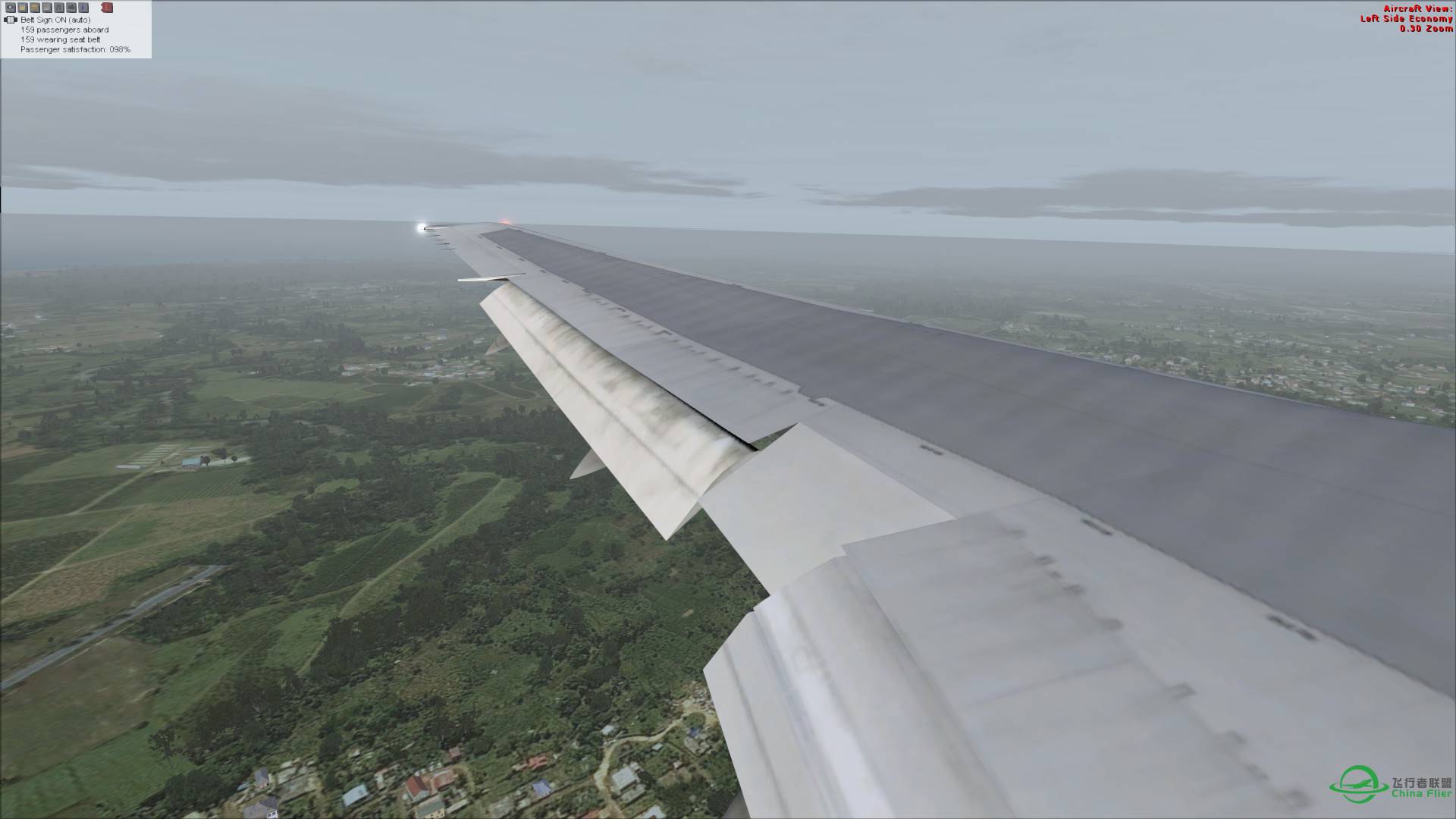
Task: Click the cabin music note icon
Action: point(58,8)
